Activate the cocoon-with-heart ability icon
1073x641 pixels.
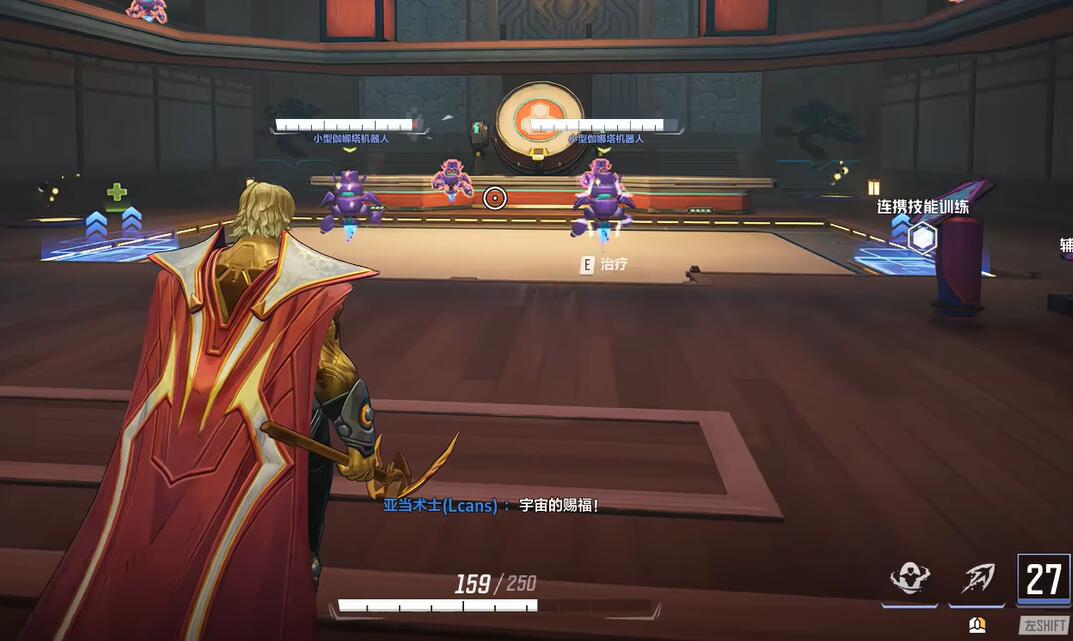[x=910, y=578]
